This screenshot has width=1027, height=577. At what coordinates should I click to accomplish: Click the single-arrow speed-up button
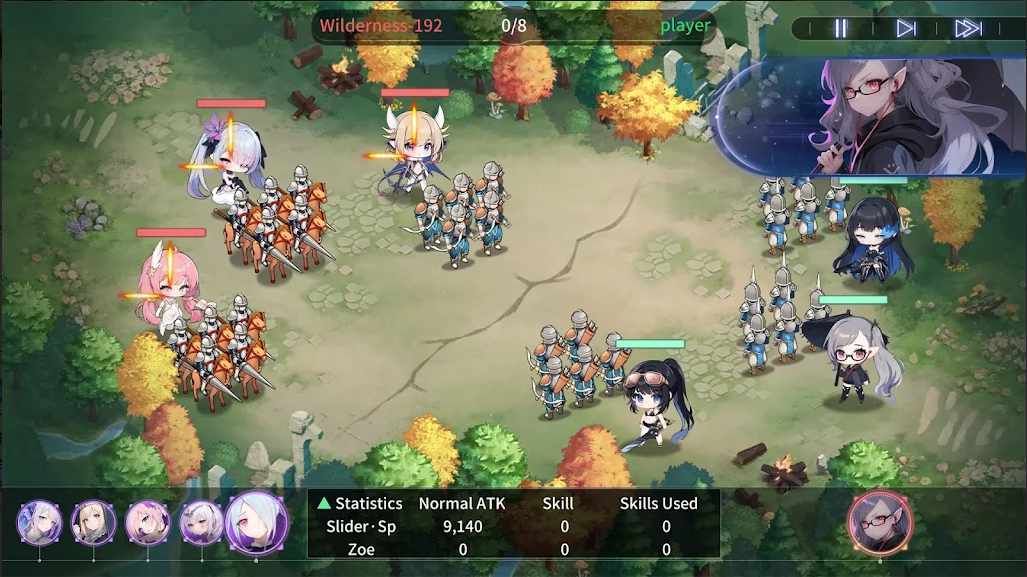tap(906, 28)
